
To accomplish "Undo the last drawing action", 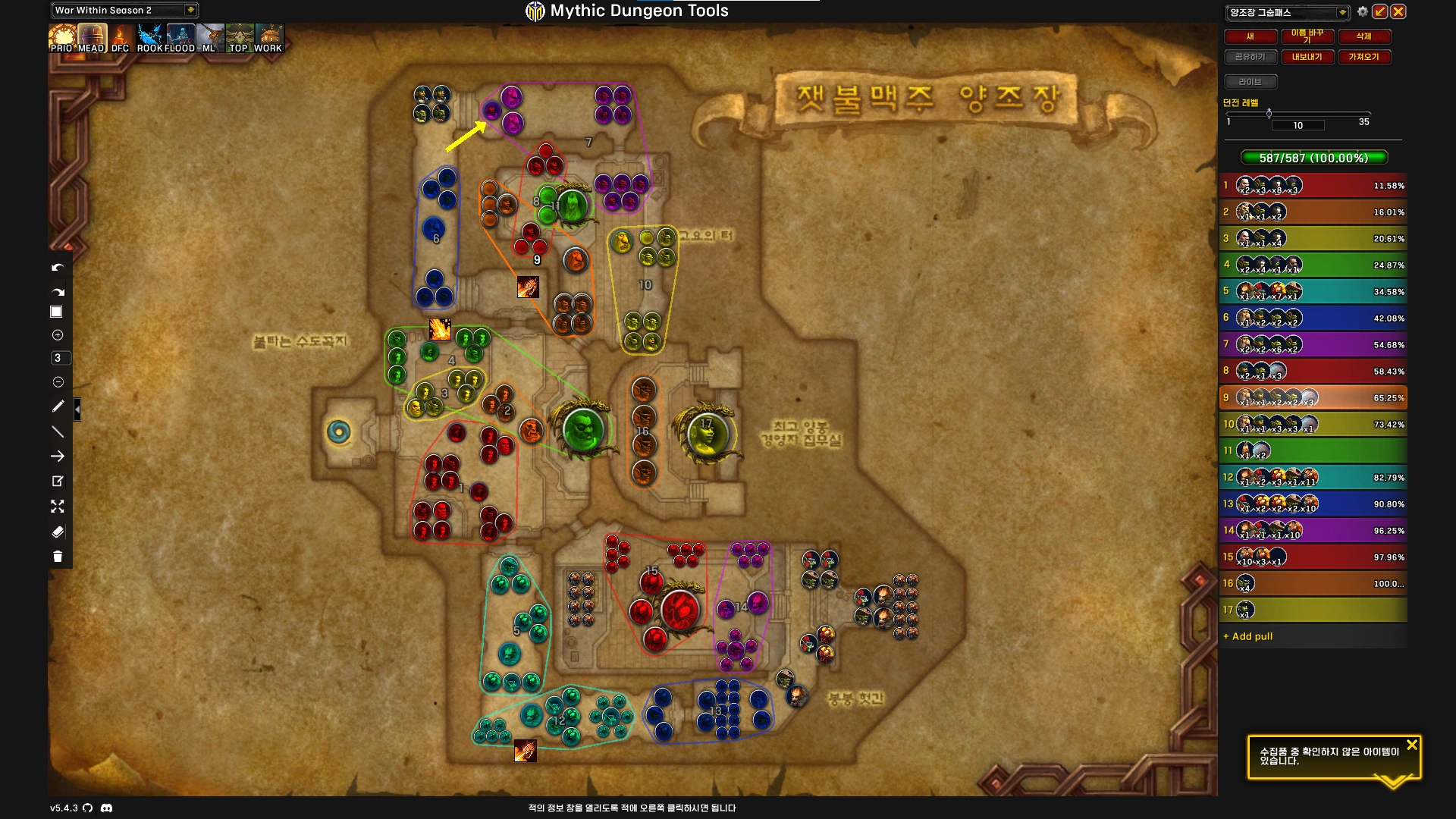I will pyautogui.click(x=58, y=268).
